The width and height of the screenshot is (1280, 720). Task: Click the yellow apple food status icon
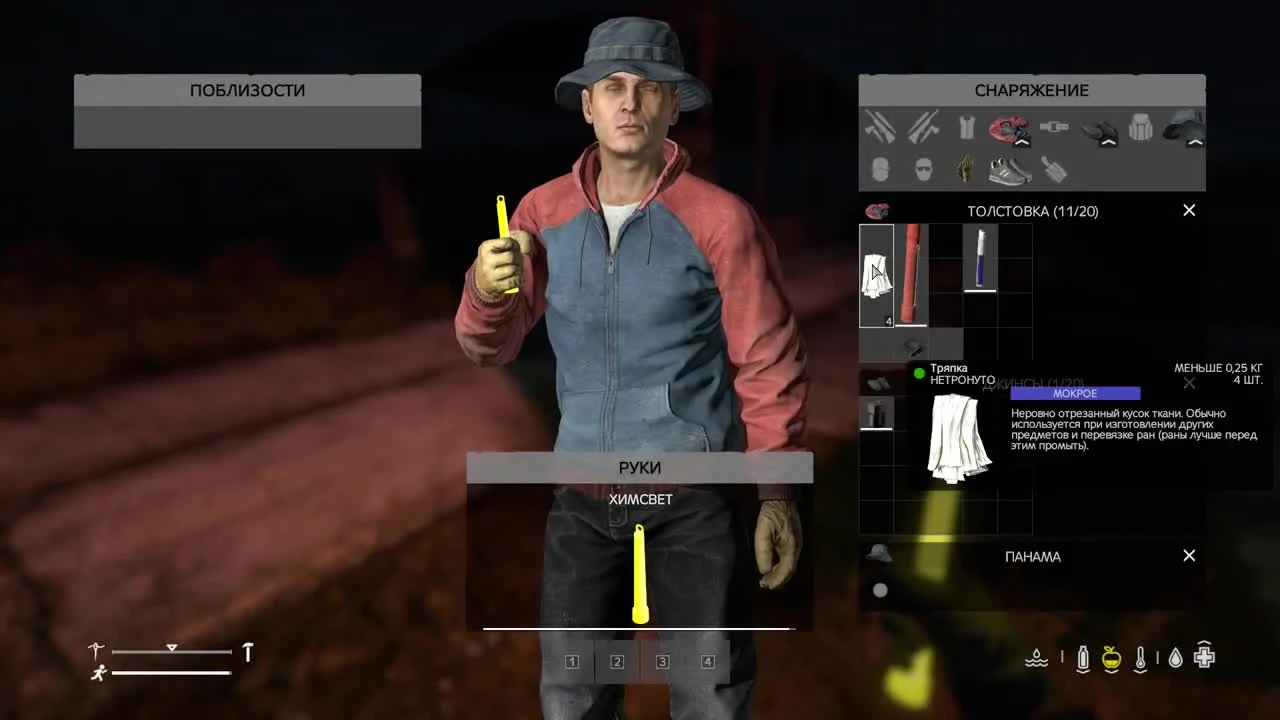click(1111, 656)
